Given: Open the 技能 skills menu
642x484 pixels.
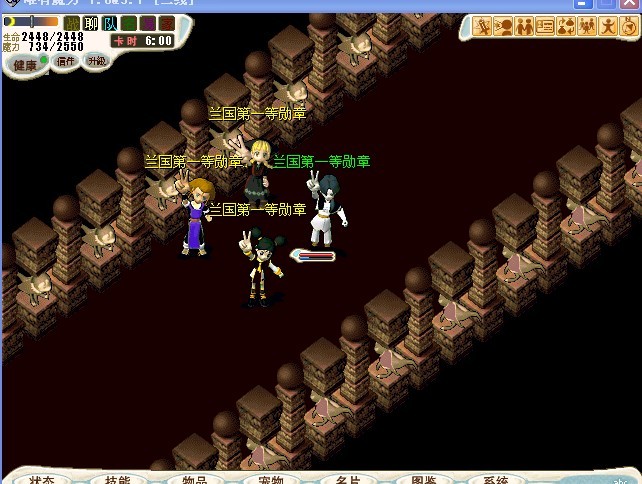Looking at the screenshot, I should pyautogui.click(x=117, y=478).
